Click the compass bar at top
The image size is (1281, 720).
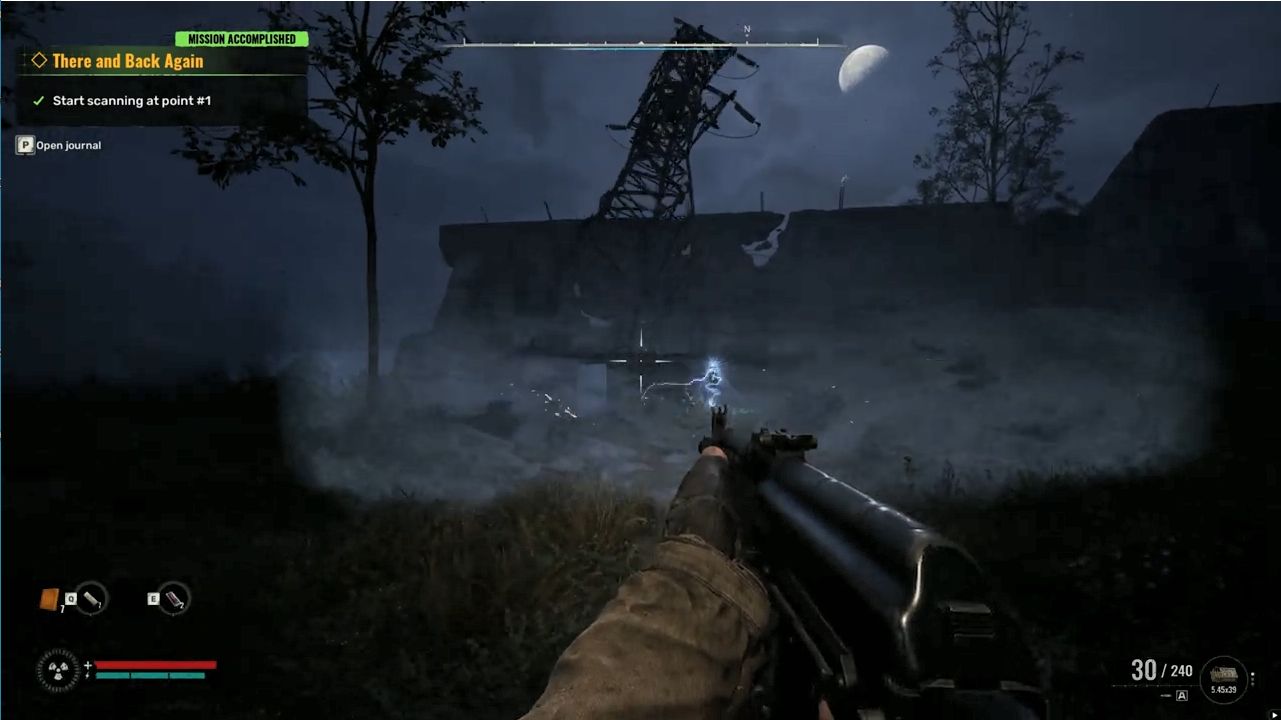642,44
